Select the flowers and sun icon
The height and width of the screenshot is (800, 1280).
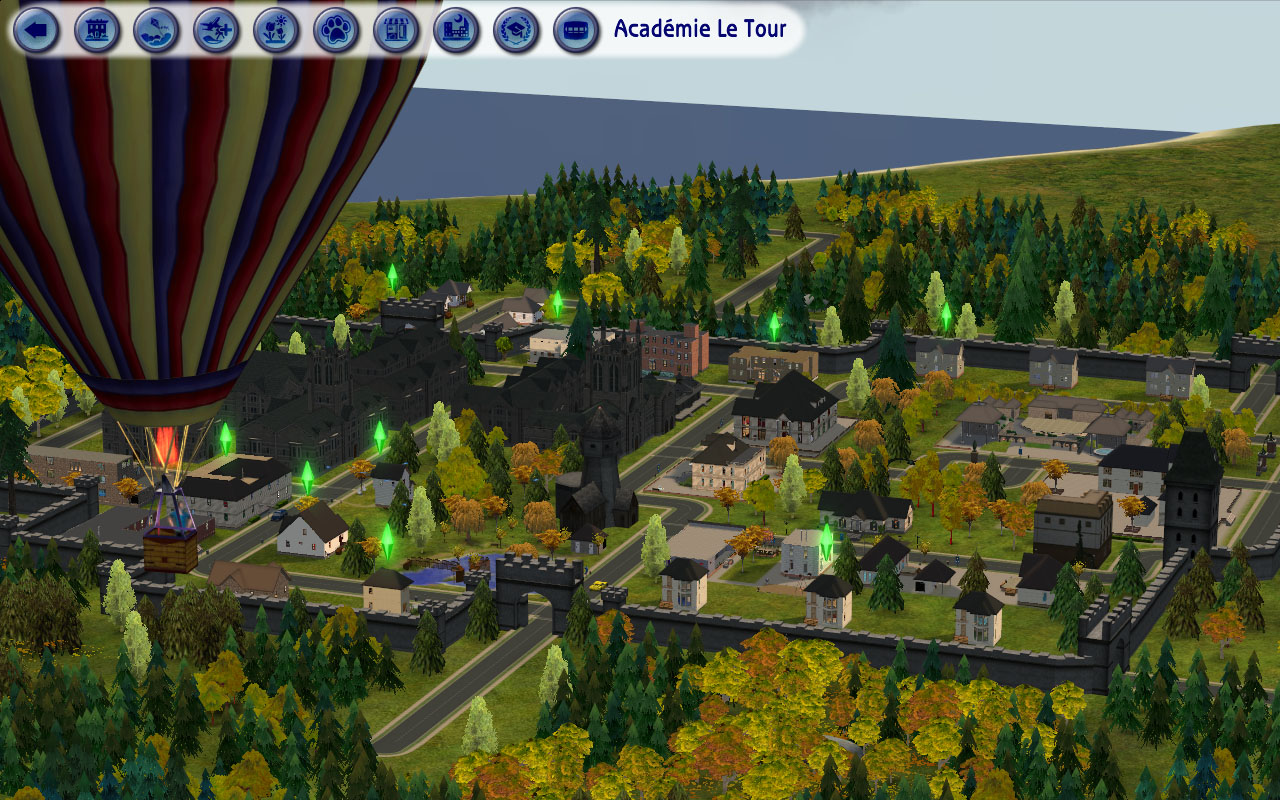[276, 30]
